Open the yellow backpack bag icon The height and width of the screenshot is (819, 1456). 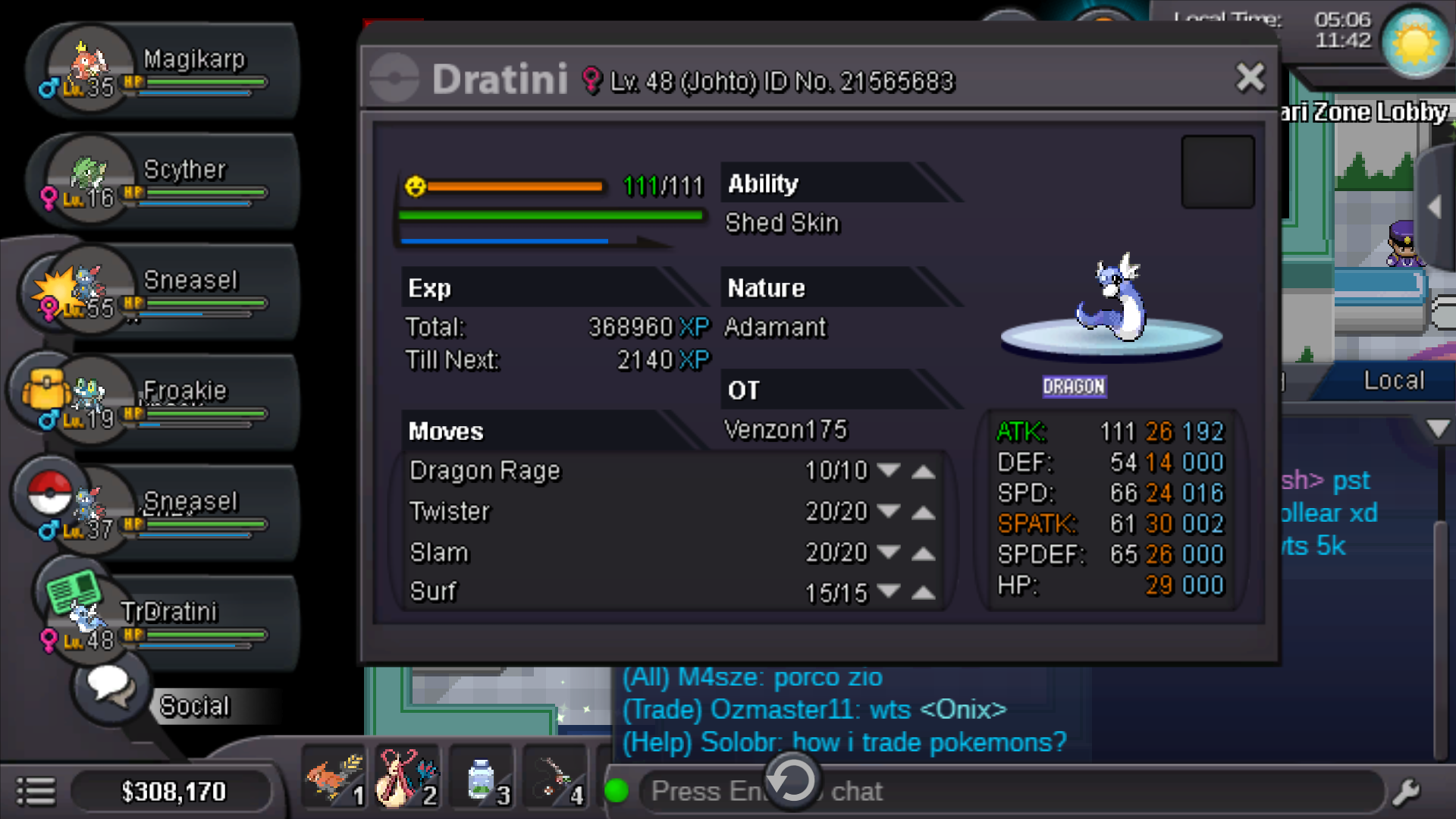tap(46, 390)
